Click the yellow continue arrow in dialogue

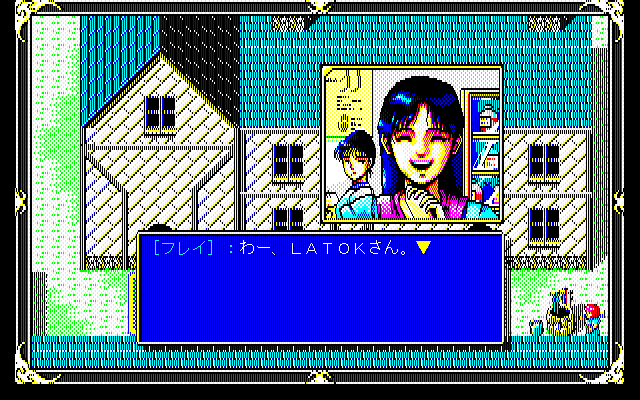[x=423, y=248]
